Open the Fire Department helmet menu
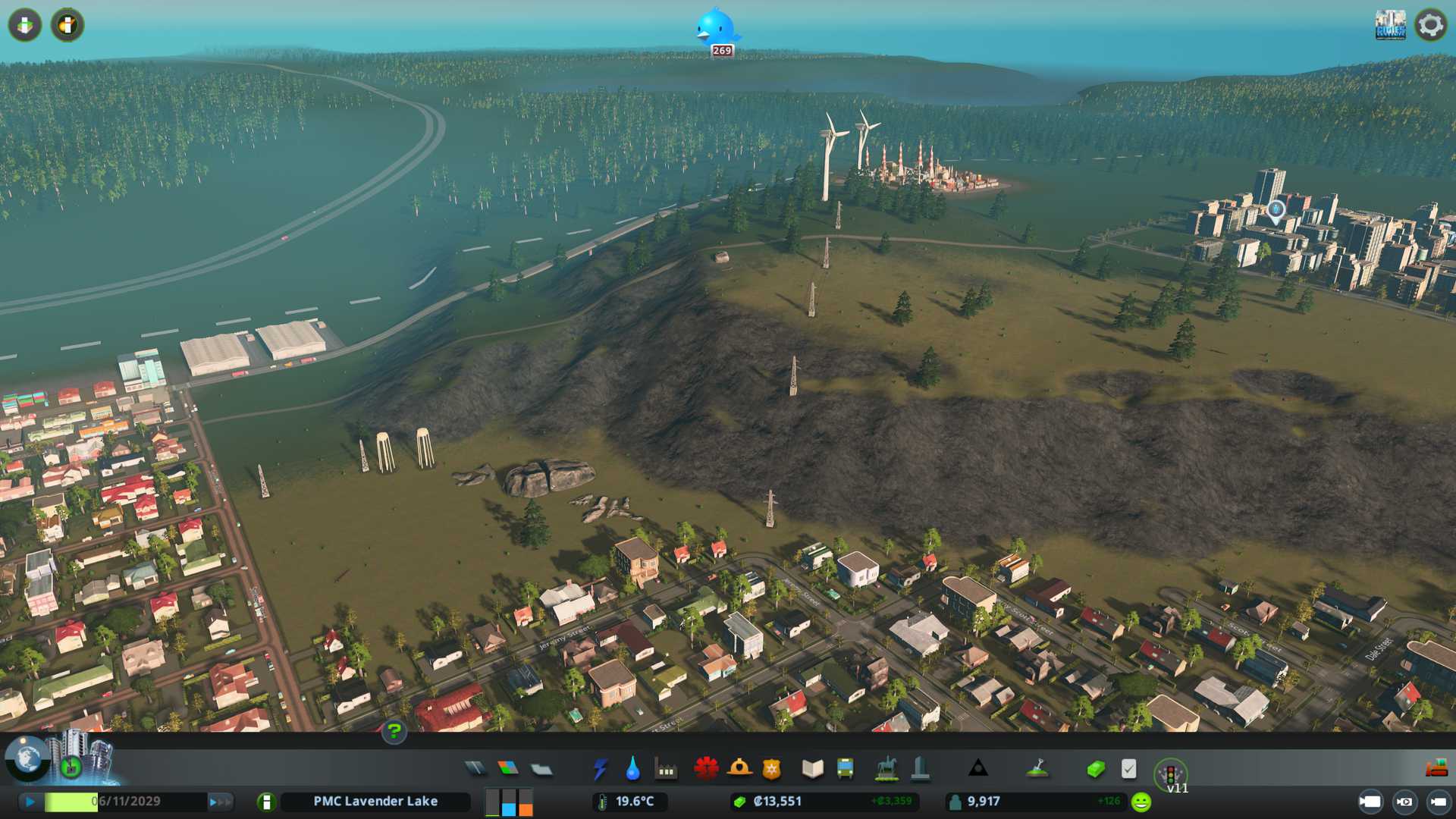 (x=739, y=769)
